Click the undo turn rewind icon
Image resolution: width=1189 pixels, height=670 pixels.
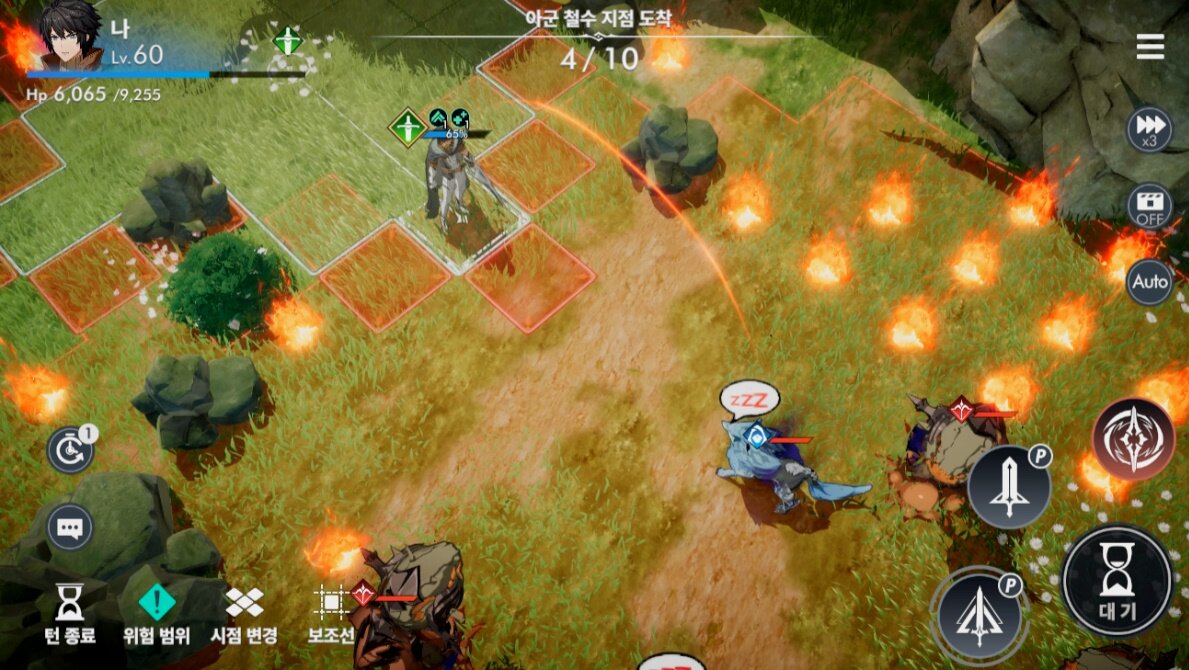coord(70,451)
